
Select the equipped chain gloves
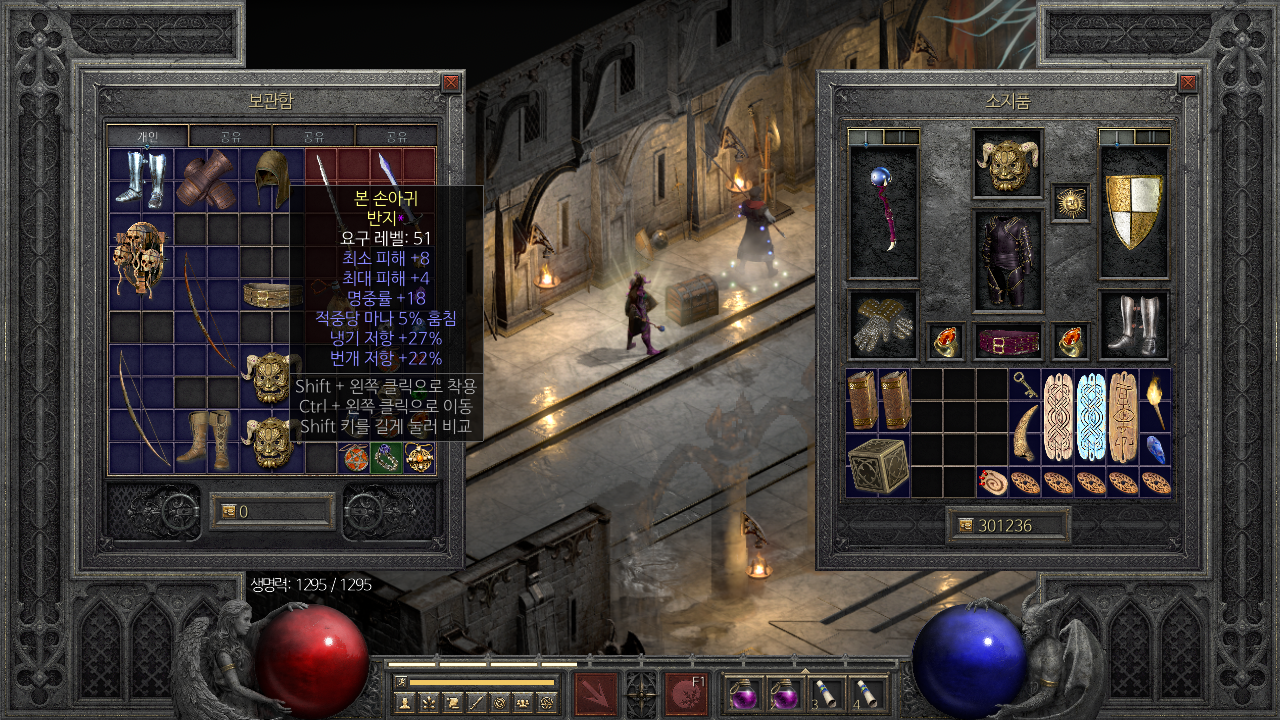[883, 325]
